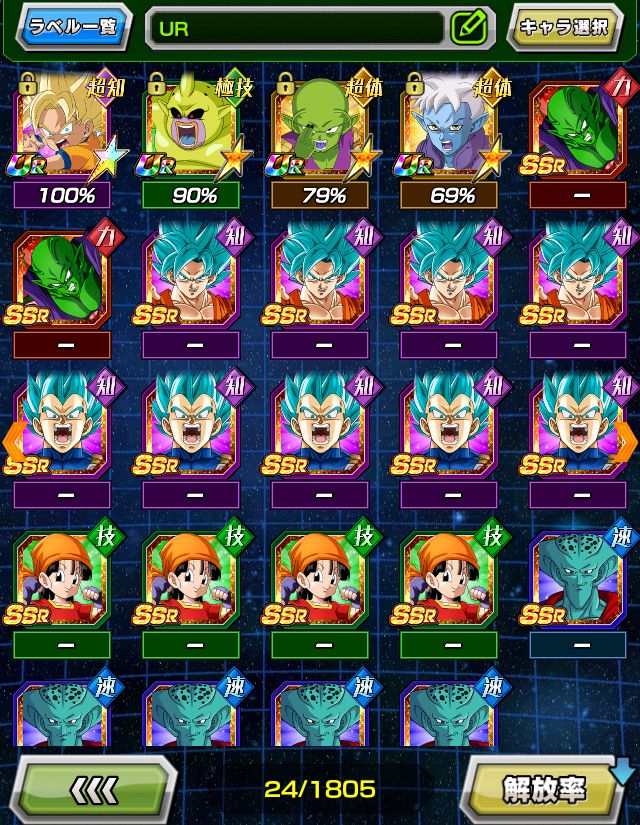640x825 pixels.
Task: Open キャラ選択 character selection
Action: click(x=564, y=27)
